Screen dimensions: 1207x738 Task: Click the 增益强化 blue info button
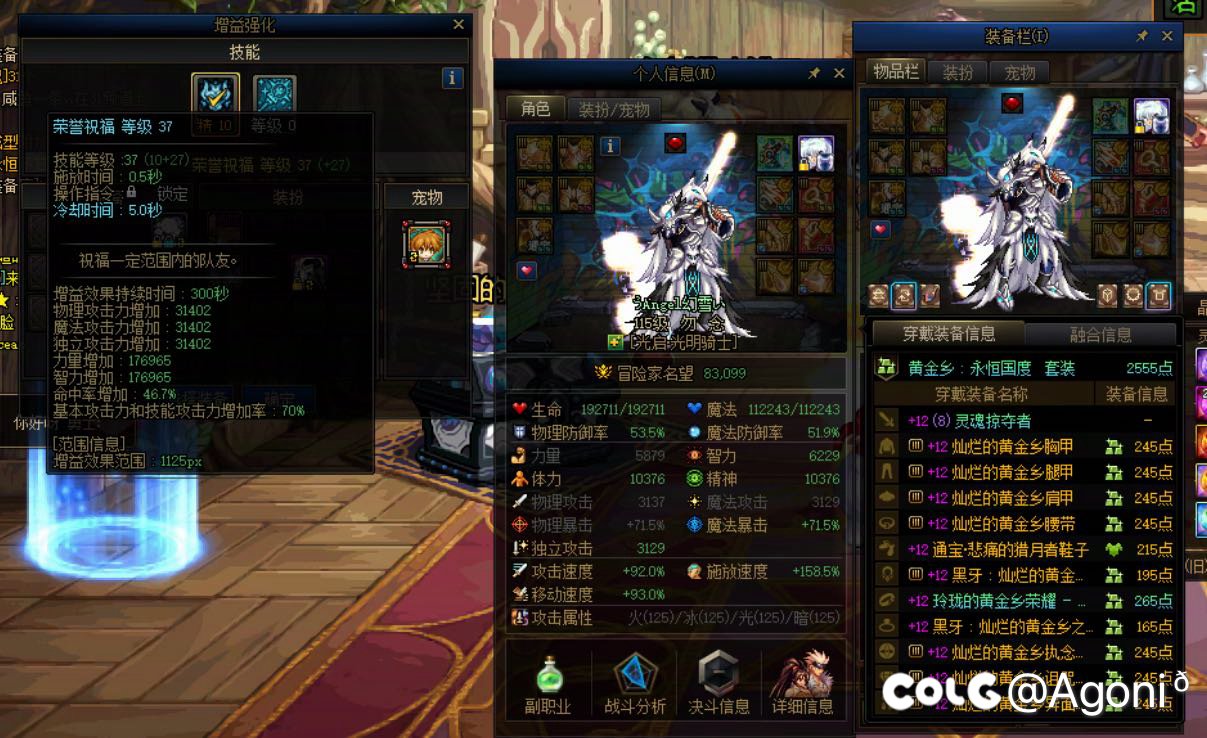(x=452, y=77)
